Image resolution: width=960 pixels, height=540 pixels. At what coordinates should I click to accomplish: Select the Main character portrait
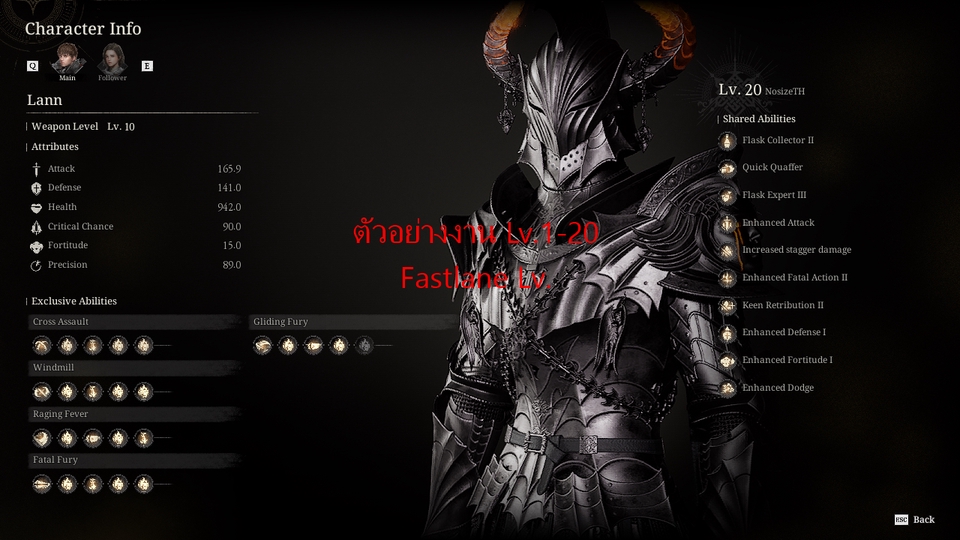tap(68, 60)
